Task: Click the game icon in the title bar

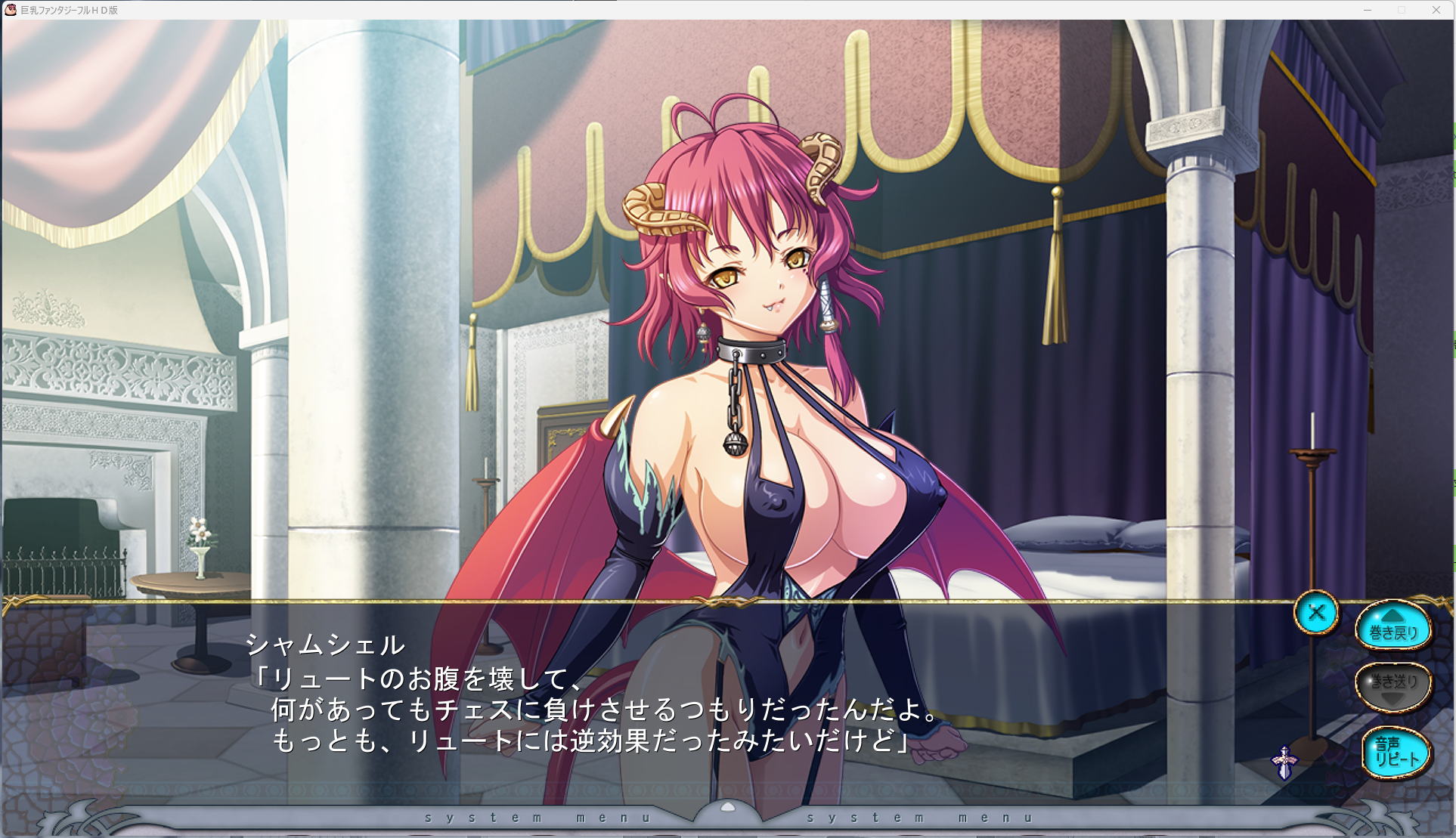Action: pyautogui.click(x=11, y=10)
